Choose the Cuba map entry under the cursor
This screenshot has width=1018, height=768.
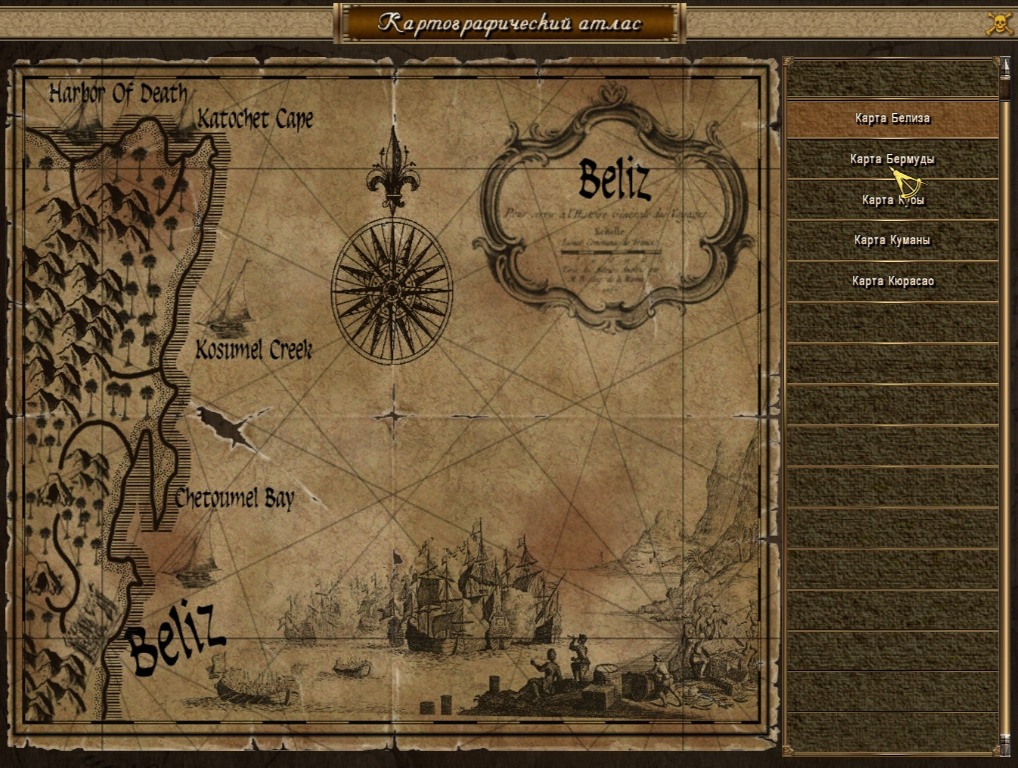892,200
